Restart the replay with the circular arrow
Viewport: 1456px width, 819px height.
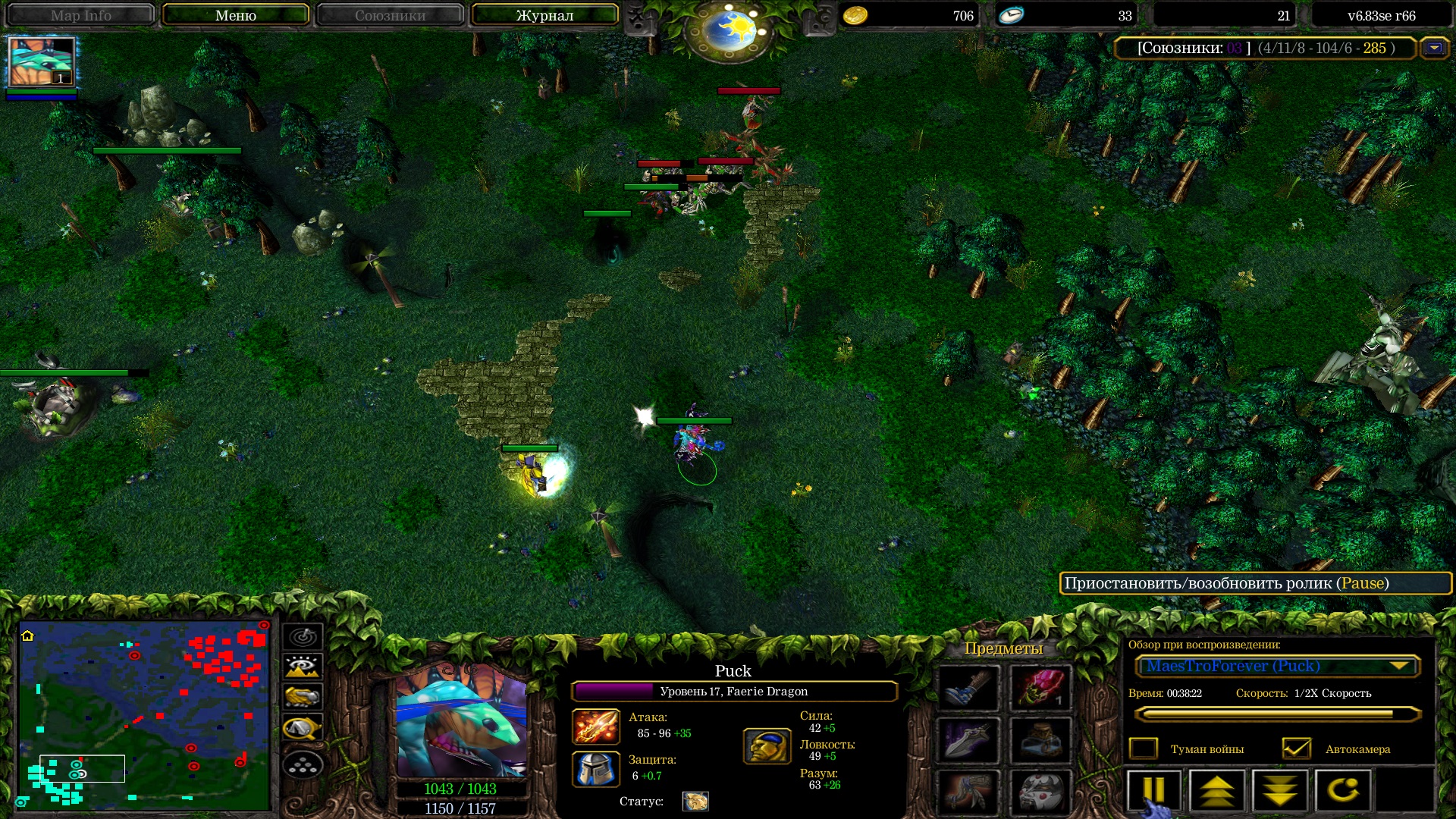coord(1342,791)
